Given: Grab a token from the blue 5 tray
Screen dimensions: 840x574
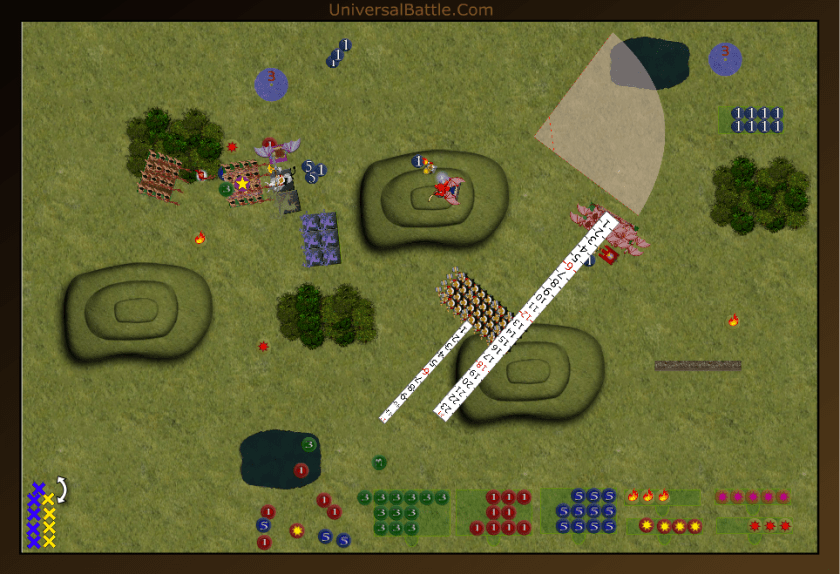Looking at the screenshot, I should (579, 511).
